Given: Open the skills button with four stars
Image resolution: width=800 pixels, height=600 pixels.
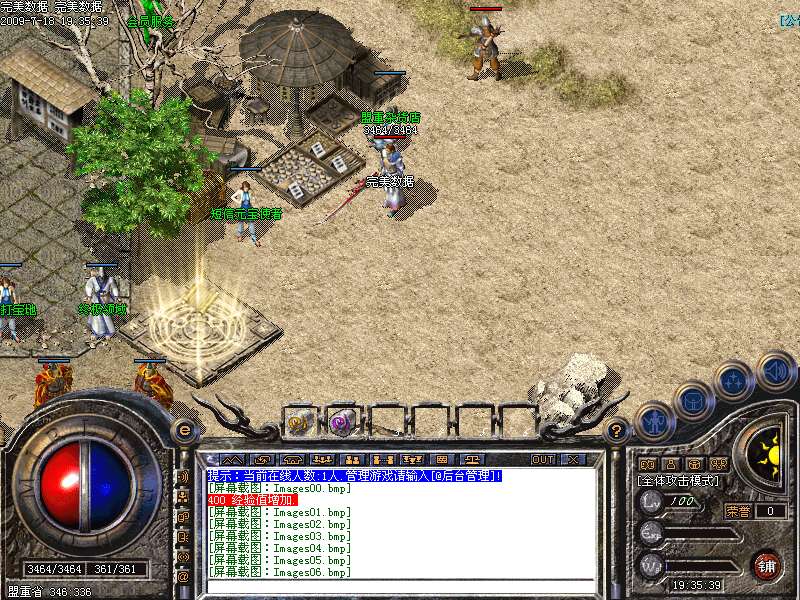Looking at the screenshot, I should 735,380.
